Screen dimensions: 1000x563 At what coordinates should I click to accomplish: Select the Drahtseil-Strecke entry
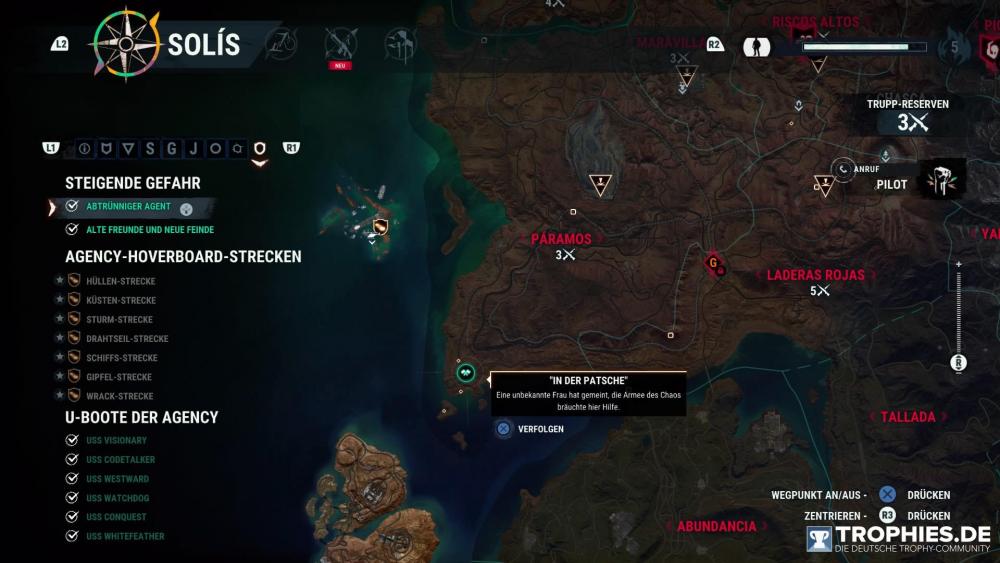coord(126,339)
